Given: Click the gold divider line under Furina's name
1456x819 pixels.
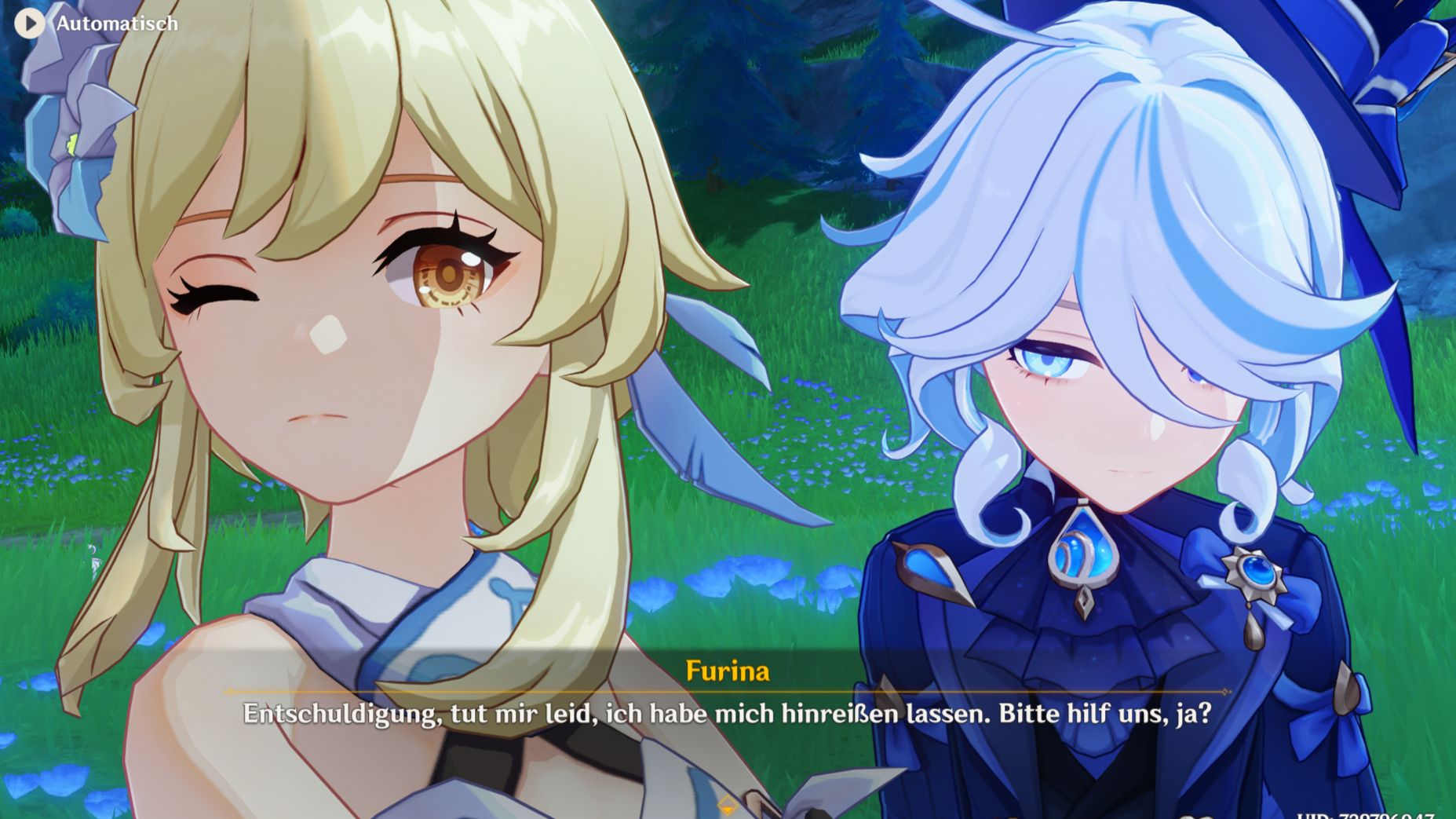Looking at the screenshot, I should 727,693.
